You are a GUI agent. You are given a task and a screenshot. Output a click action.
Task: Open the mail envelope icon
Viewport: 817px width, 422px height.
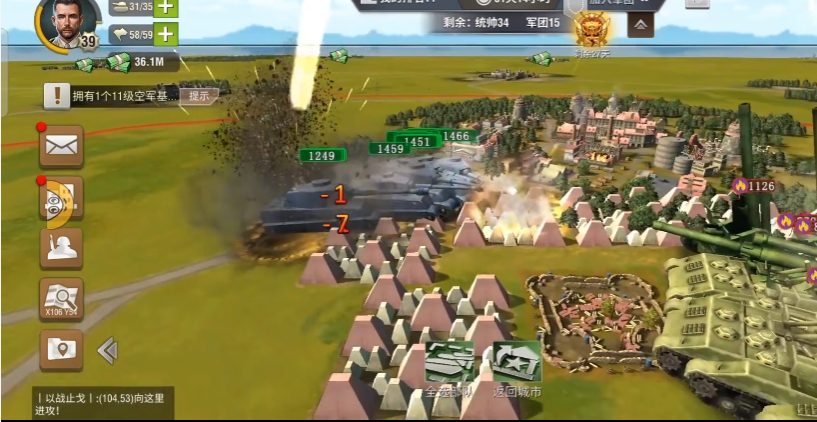tap(61, 146)
